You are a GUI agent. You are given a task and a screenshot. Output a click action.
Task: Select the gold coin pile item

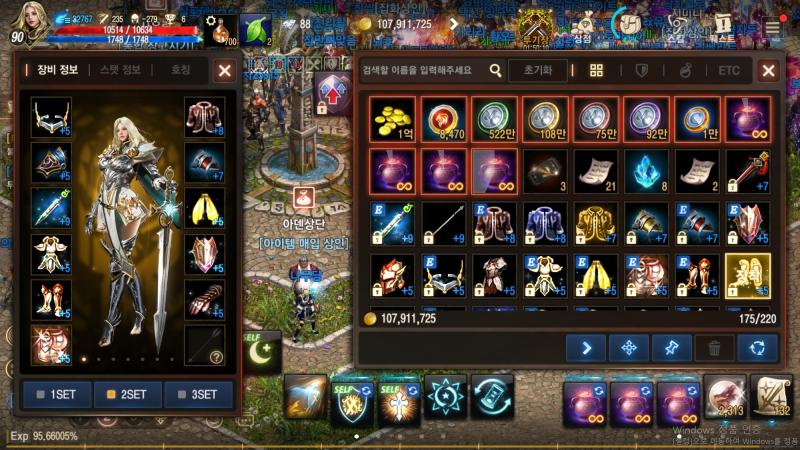391,119
